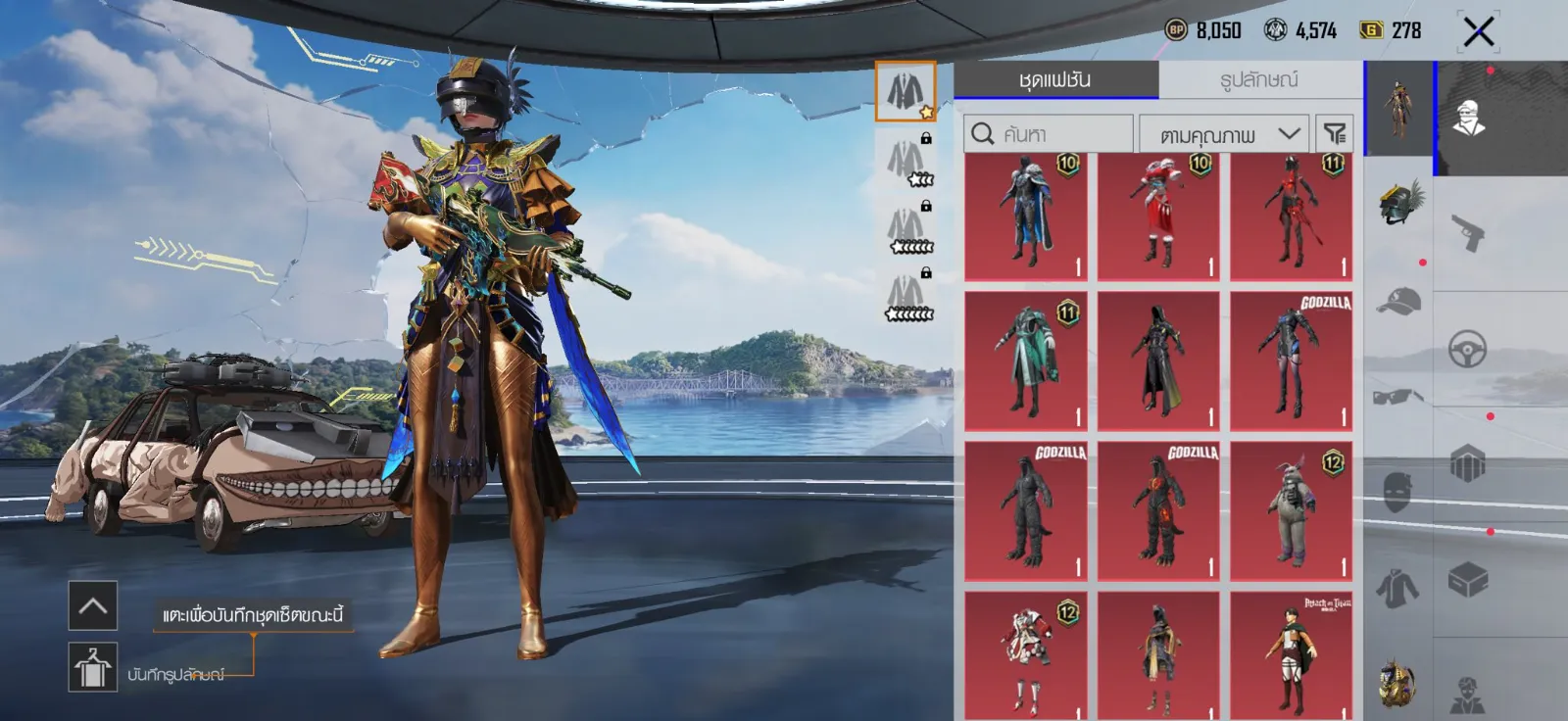This screenshot has height=721, width=1568.
Task: Collapse panel with the up-arrow button
Action: tap(93, 605)
